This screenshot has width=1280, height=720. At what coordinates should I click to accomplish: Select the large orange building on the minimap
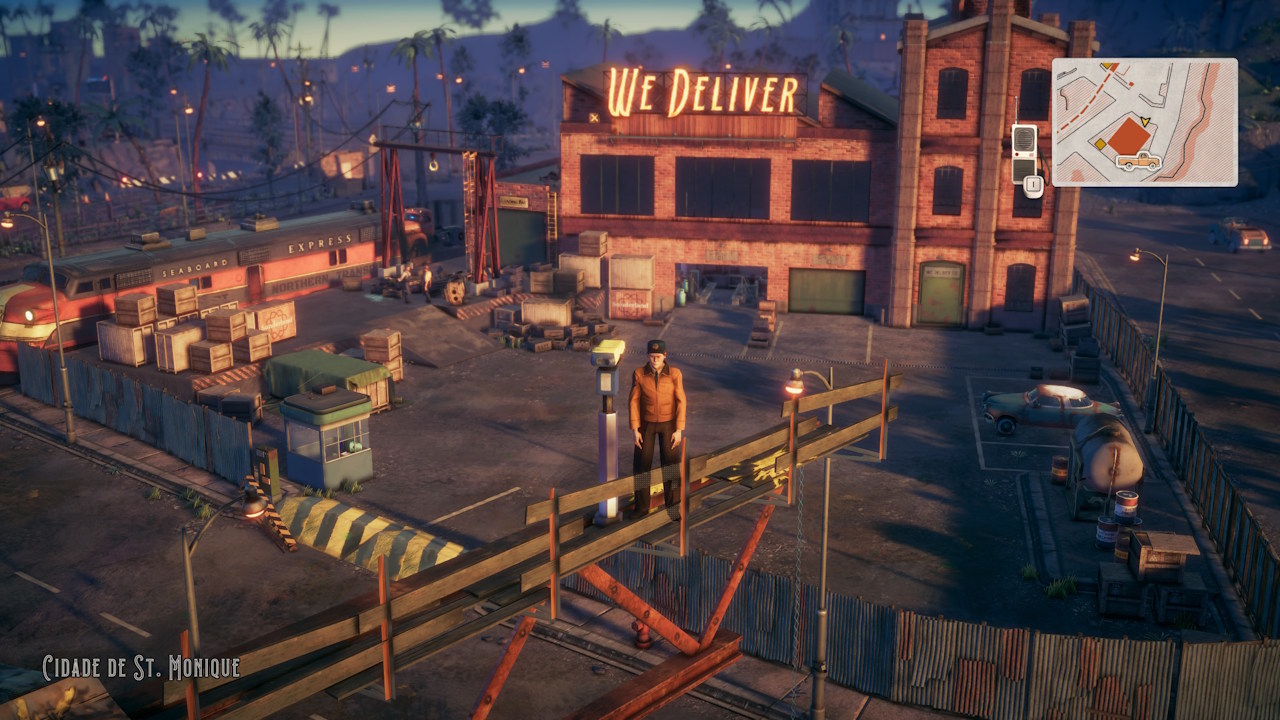point(1128,136)
